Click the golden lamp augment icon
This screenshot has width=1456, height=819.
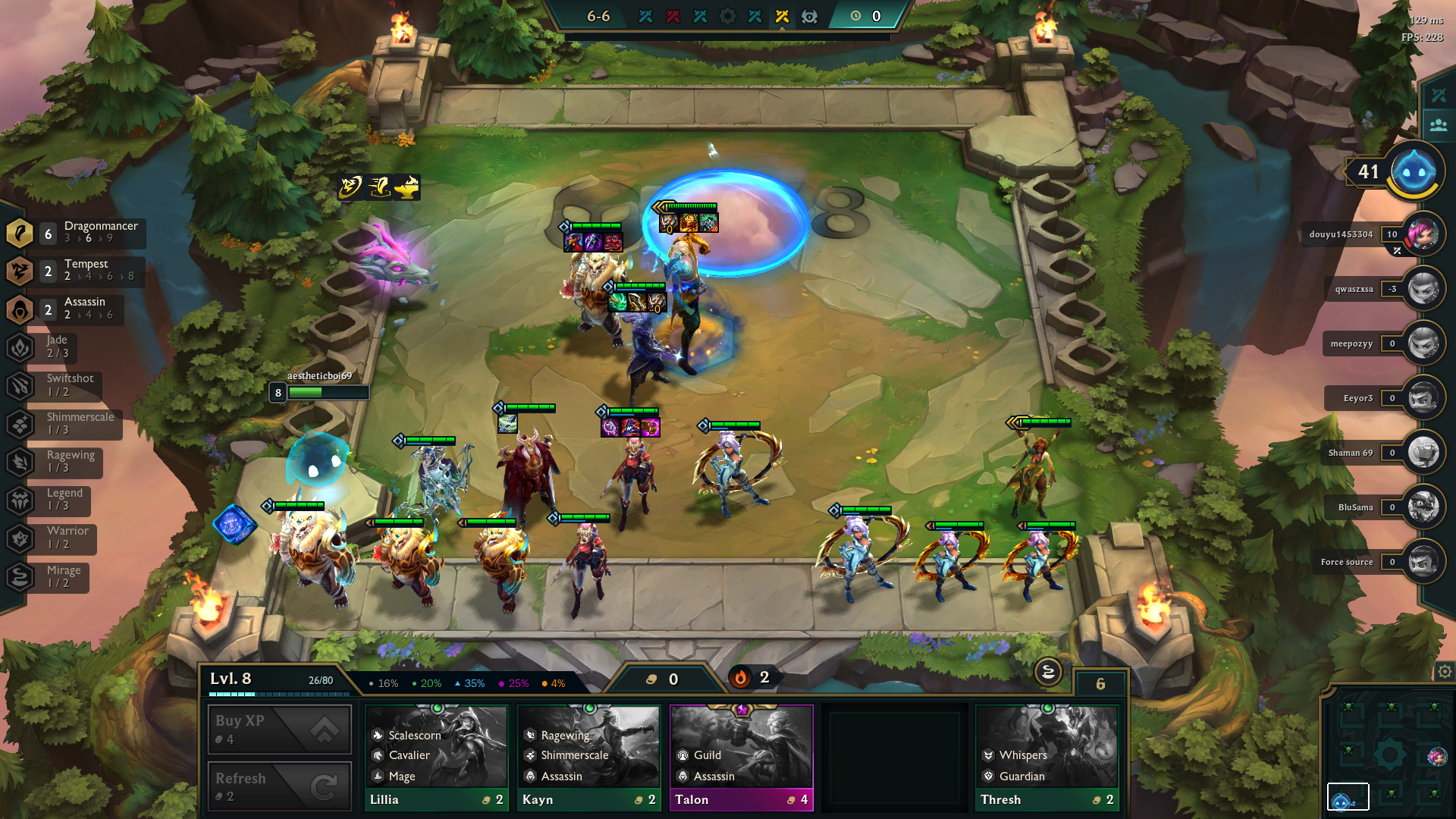[407, 187]
